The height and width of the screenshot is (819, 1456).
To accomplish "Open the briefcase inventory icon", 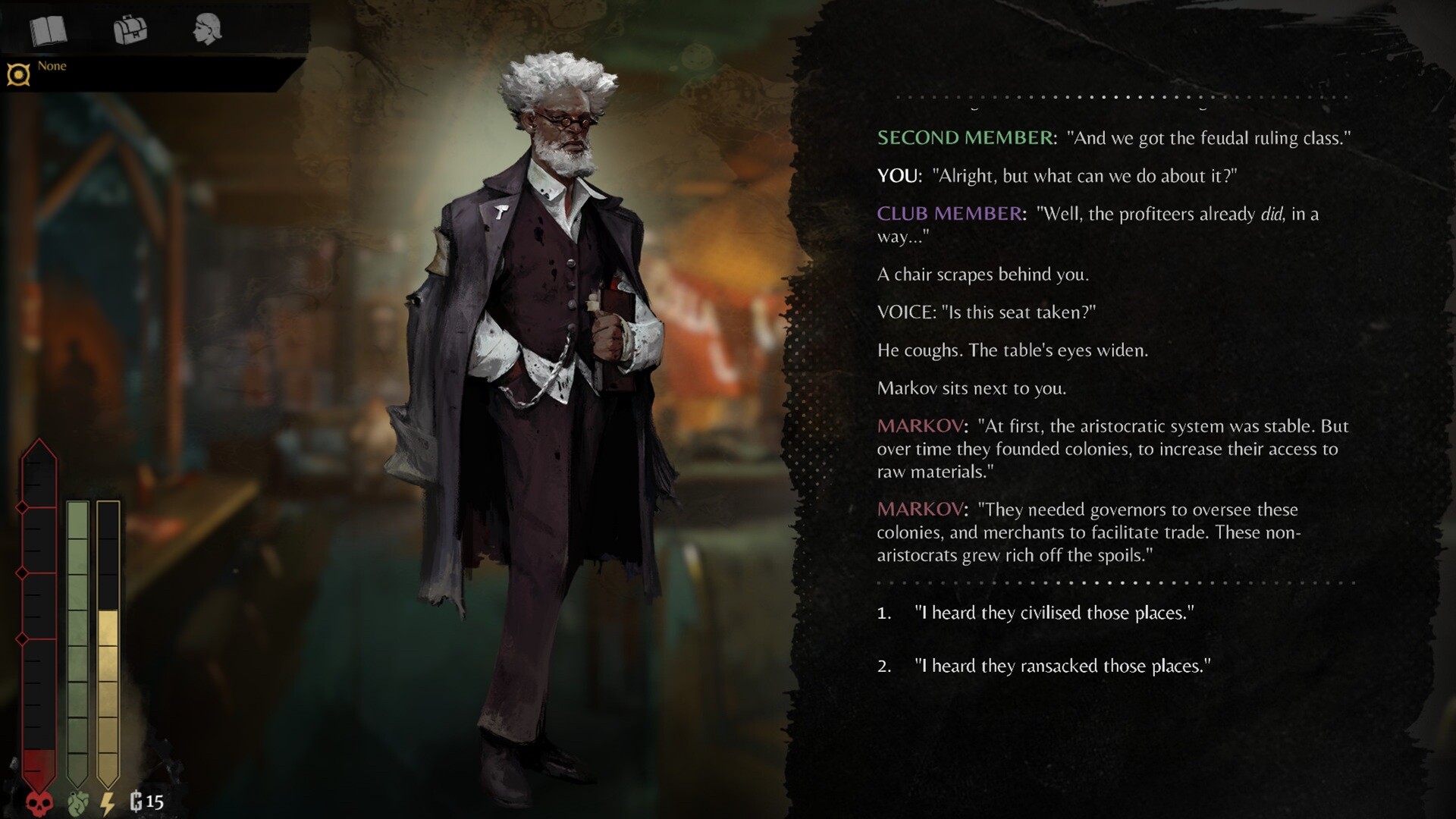I will (129, 30).
